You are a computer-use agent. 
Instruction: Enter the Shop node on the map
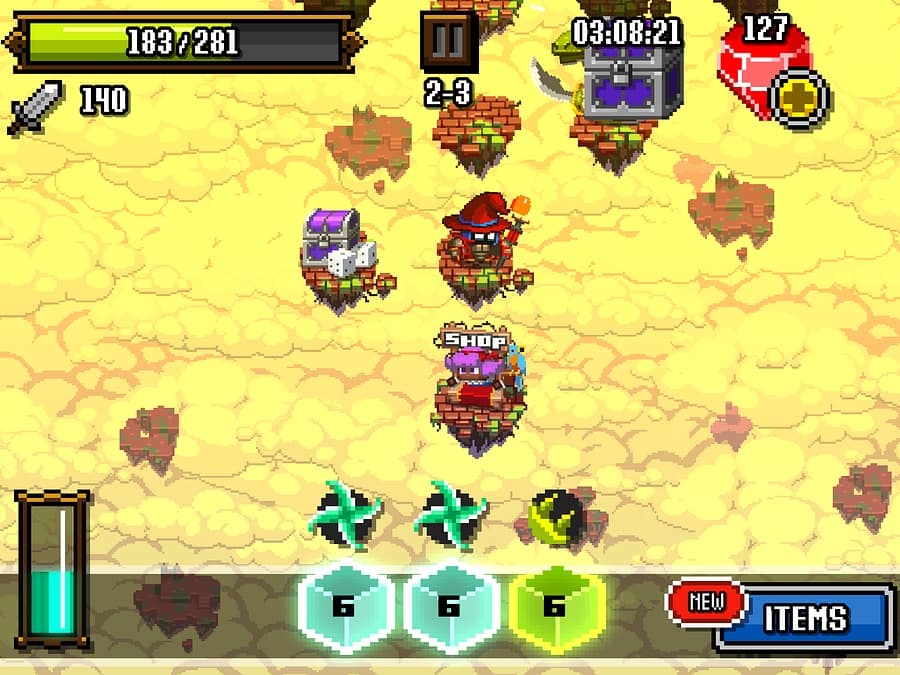click(474, 380)
